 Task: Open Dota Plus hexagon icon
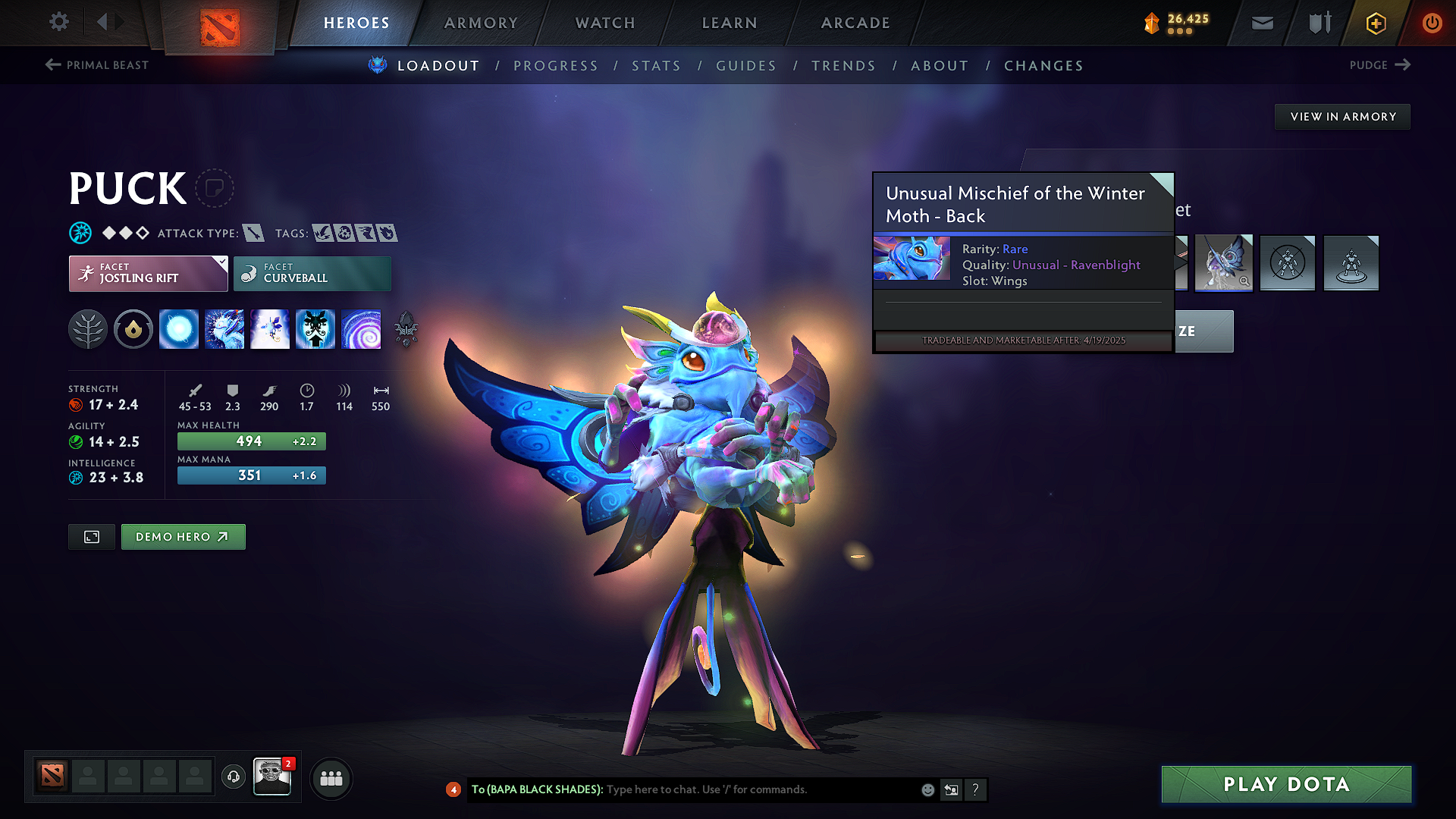1375,23
